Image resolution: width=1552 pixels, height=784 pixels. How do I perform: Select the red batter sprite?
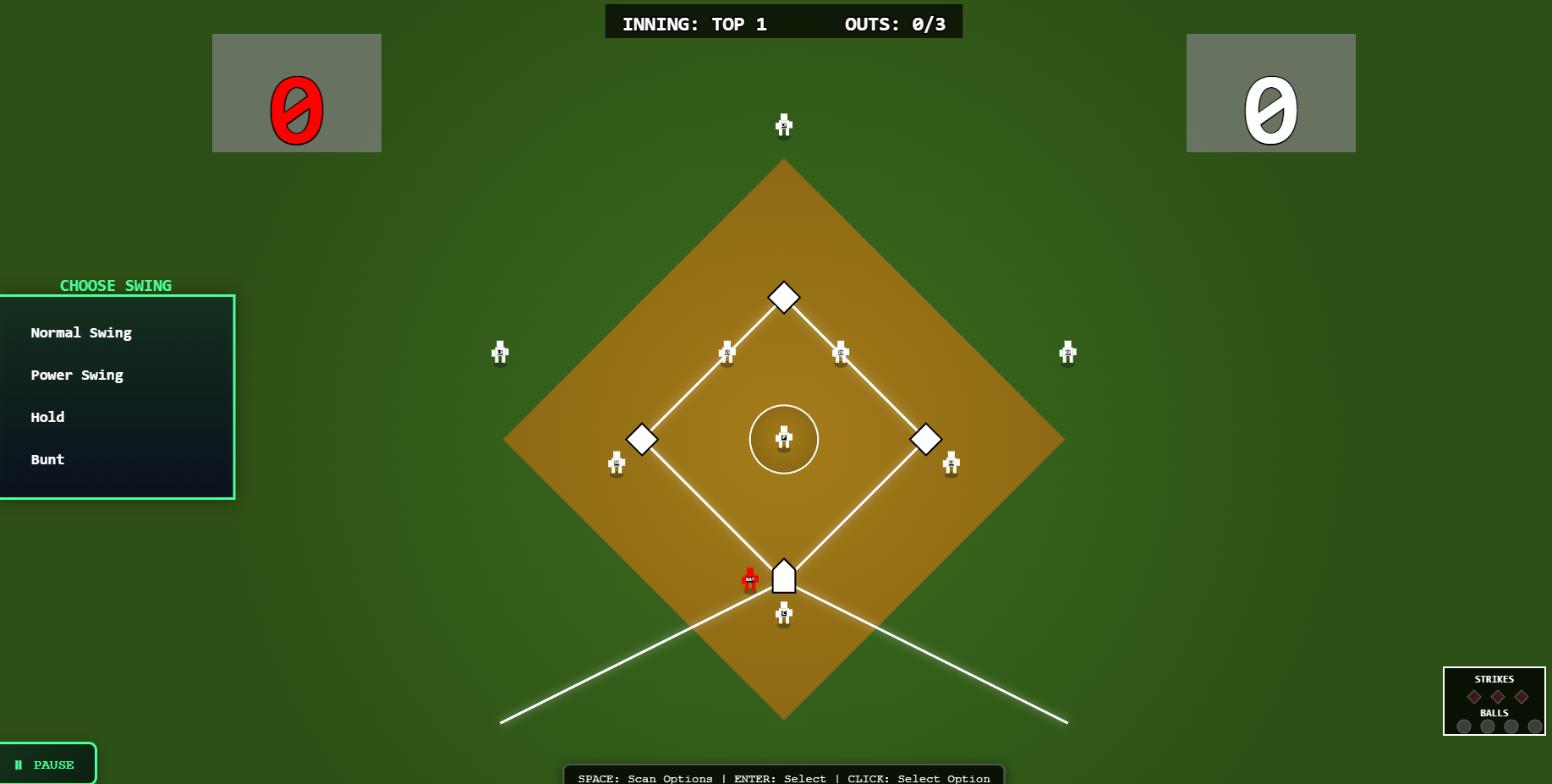pyautogui.click(x=749, y=579)
